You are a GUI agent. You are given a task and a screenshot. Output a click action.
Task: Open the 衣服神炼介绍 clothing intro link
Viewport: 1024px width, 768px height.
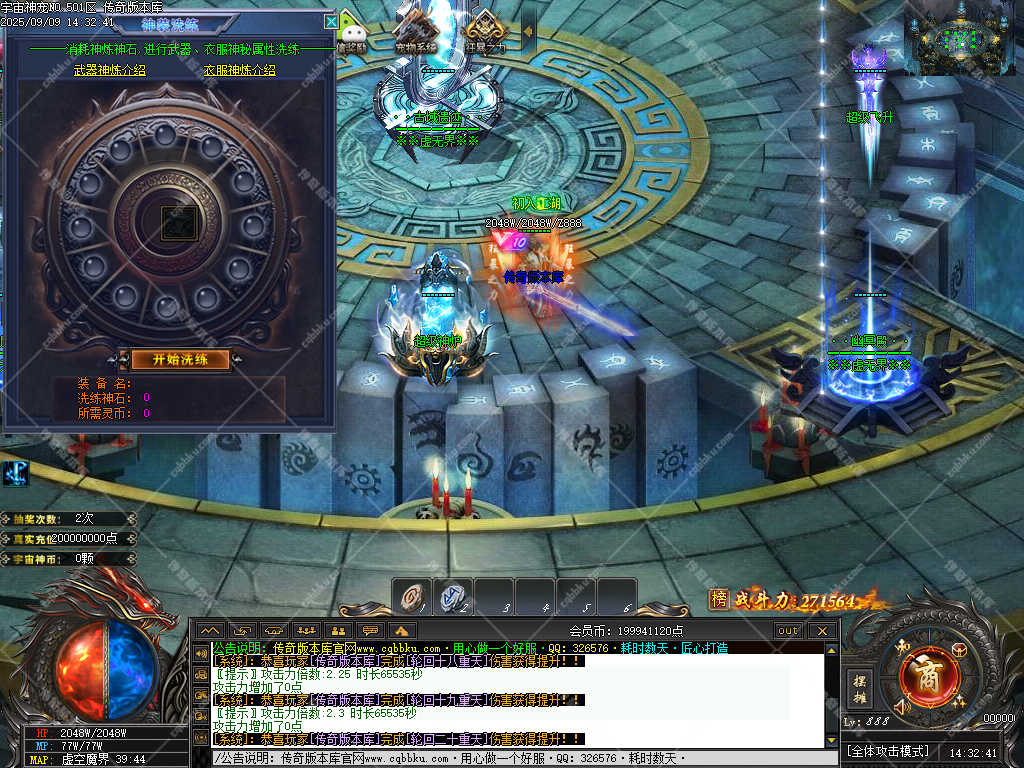(x=240, y=70)
